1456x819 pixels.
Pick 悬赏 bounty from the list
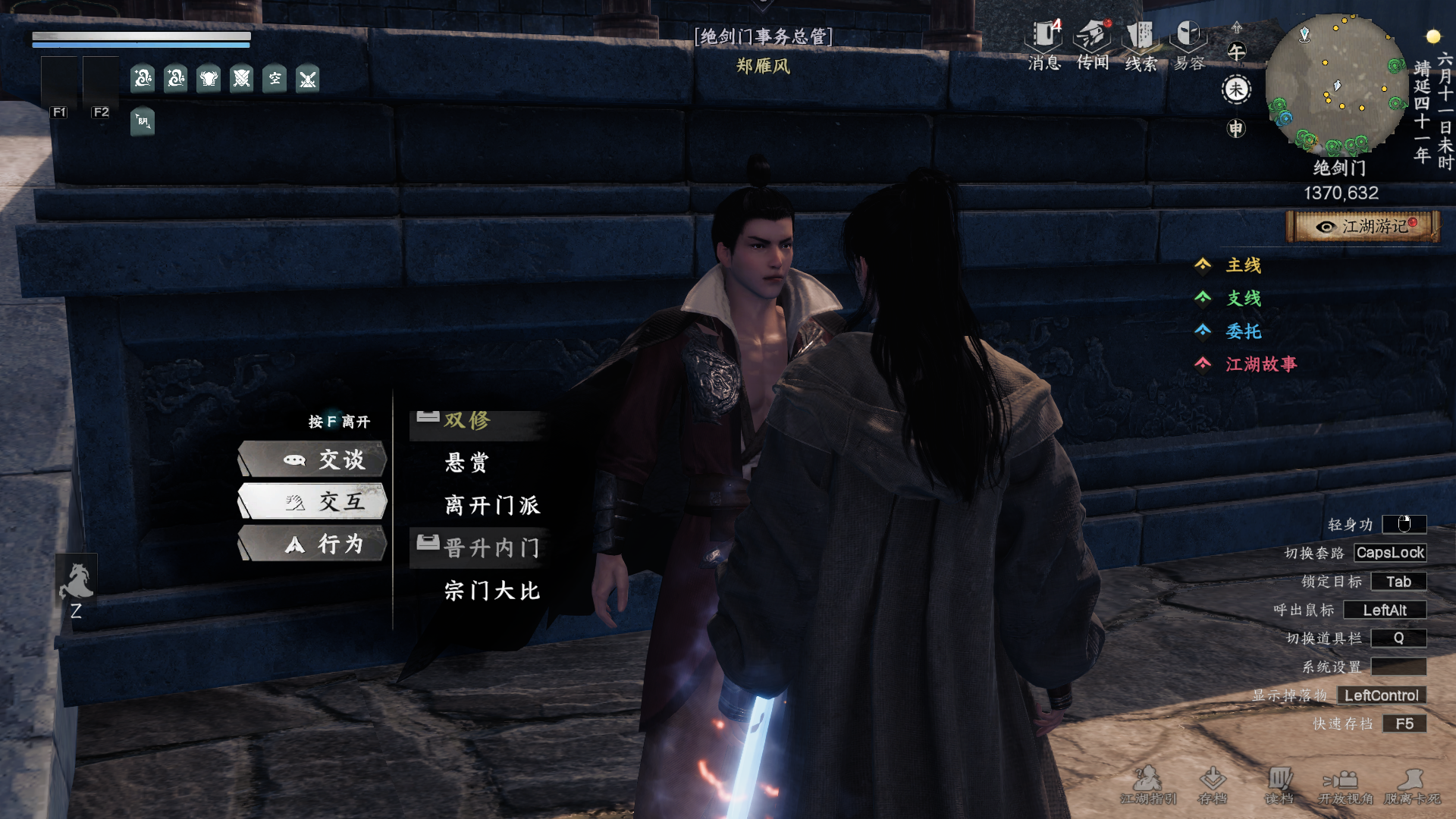coord(467,463)
